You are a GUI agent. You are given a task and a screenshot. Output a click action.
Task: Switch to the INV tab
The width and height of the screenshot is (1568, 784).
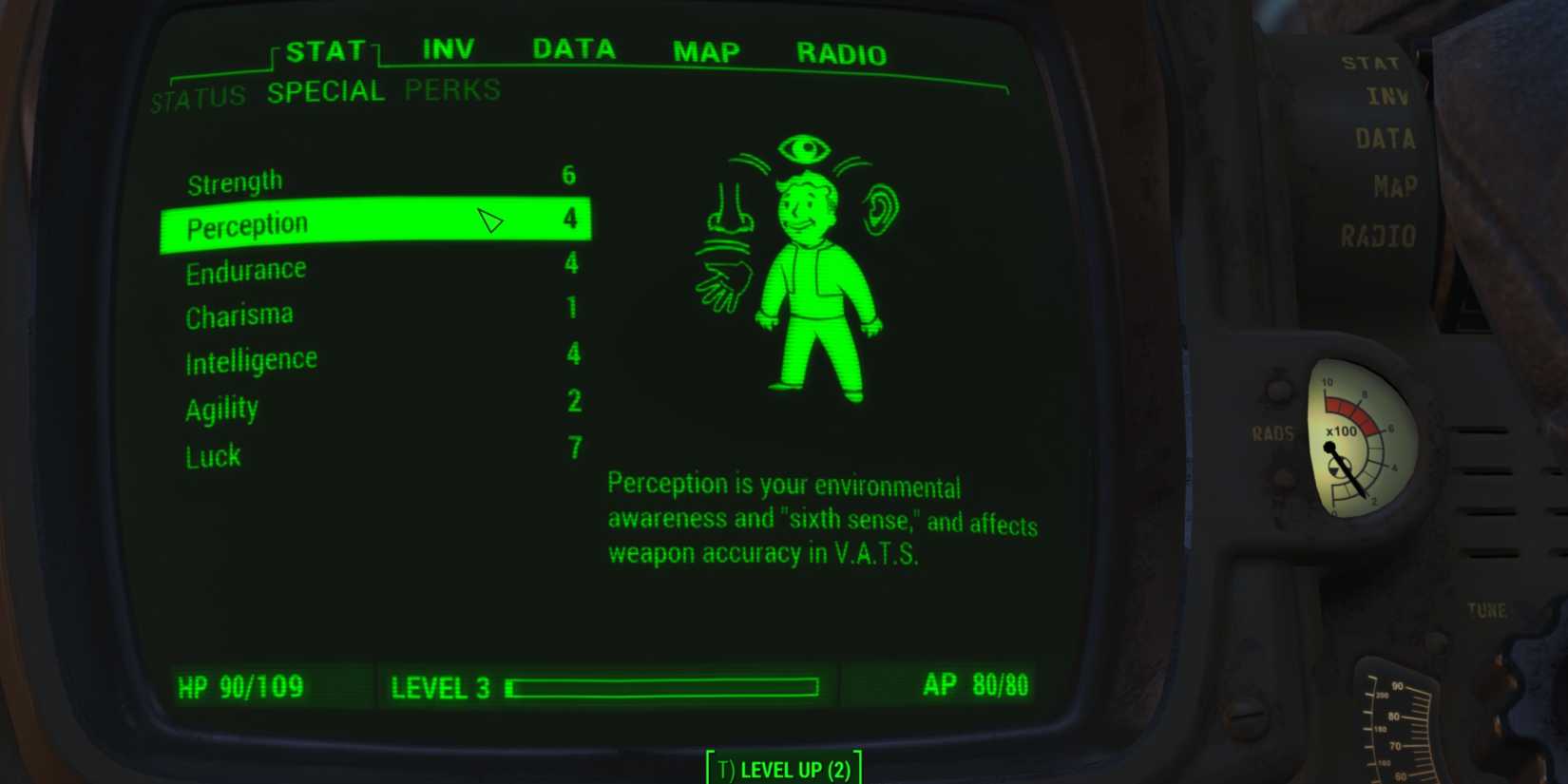click(x=449, y=48)
